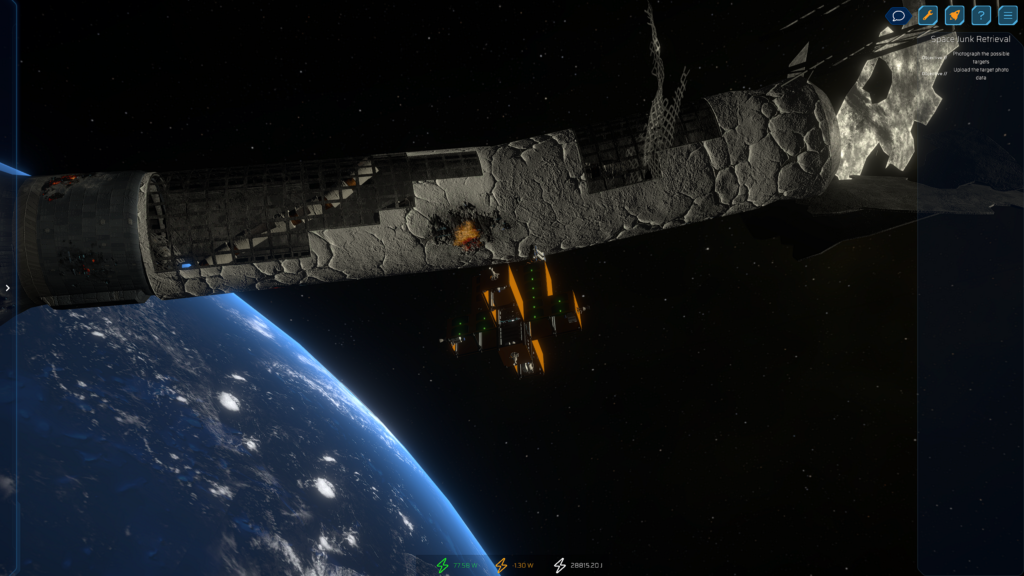The width and height of the screenshot is (1024, 576).
Task: Open the chat speech bubble panel
Action: coord(898,16)
